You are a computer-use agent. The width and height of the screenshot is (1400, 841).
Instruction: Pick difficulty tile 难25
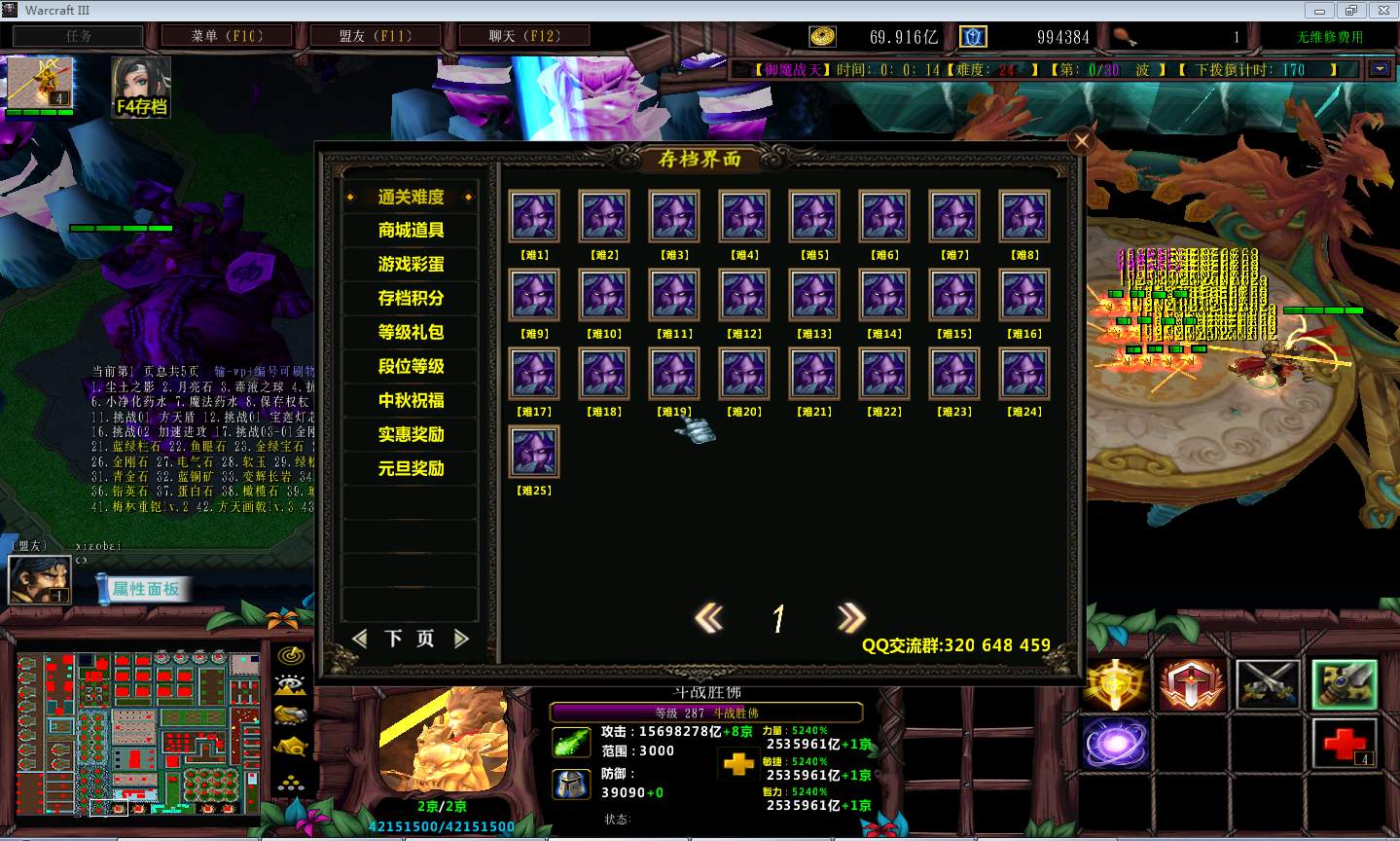click(534, 452)
